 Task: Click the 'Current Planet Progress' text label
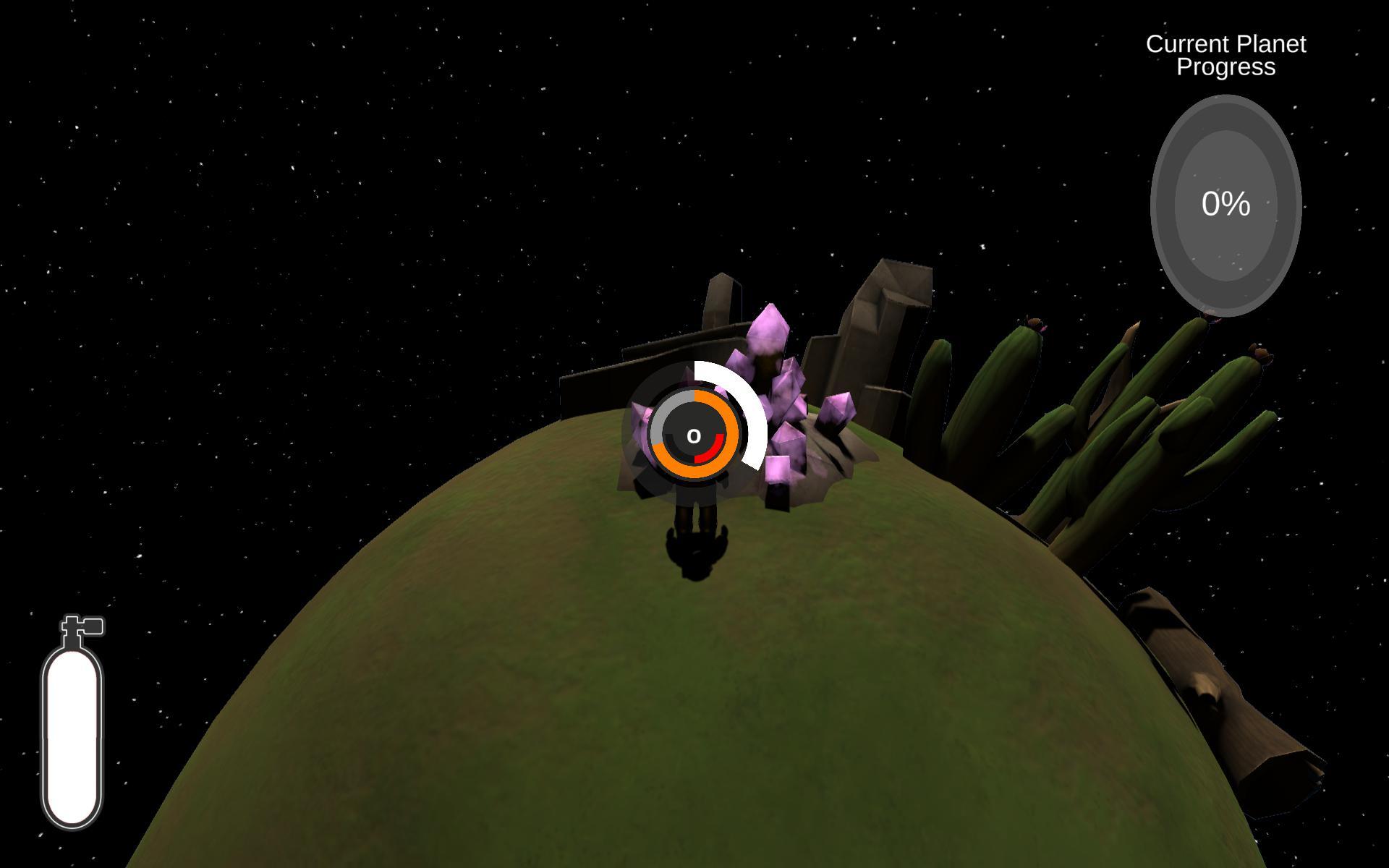1226,56
